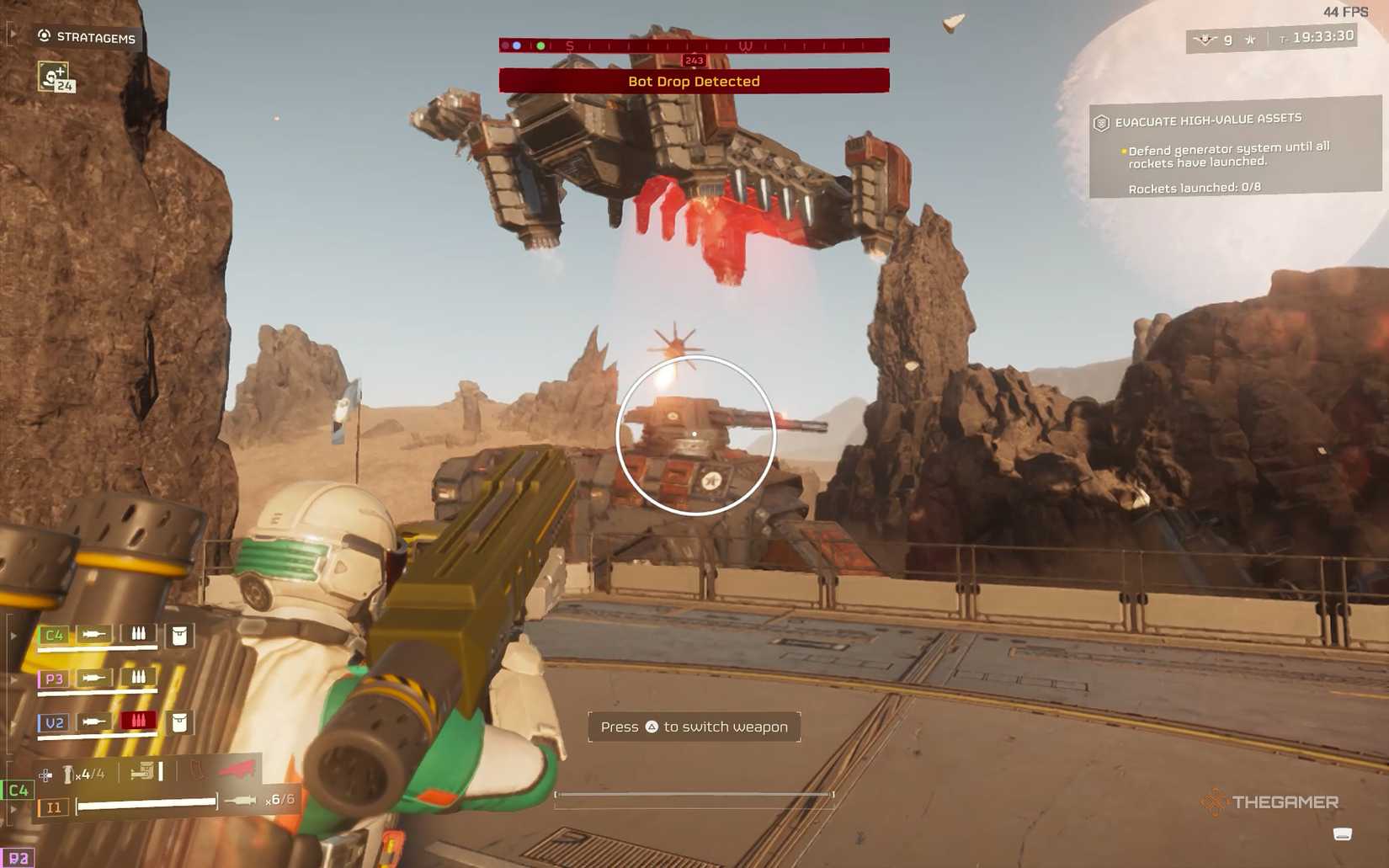1389x868 pixels.
Task: Click teammate C4's backpack pouch icon
Action: 181,638
